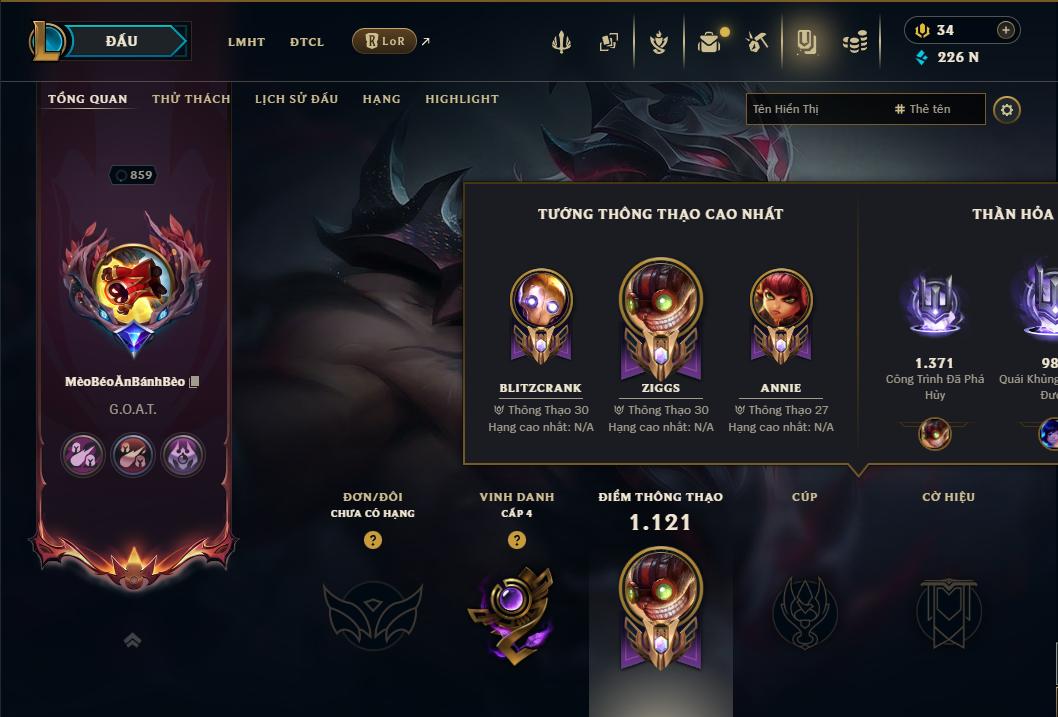The image size is (1058, 717).
Task: Select the Blitzcrank mastery portrait
Action: coord(541,304)
